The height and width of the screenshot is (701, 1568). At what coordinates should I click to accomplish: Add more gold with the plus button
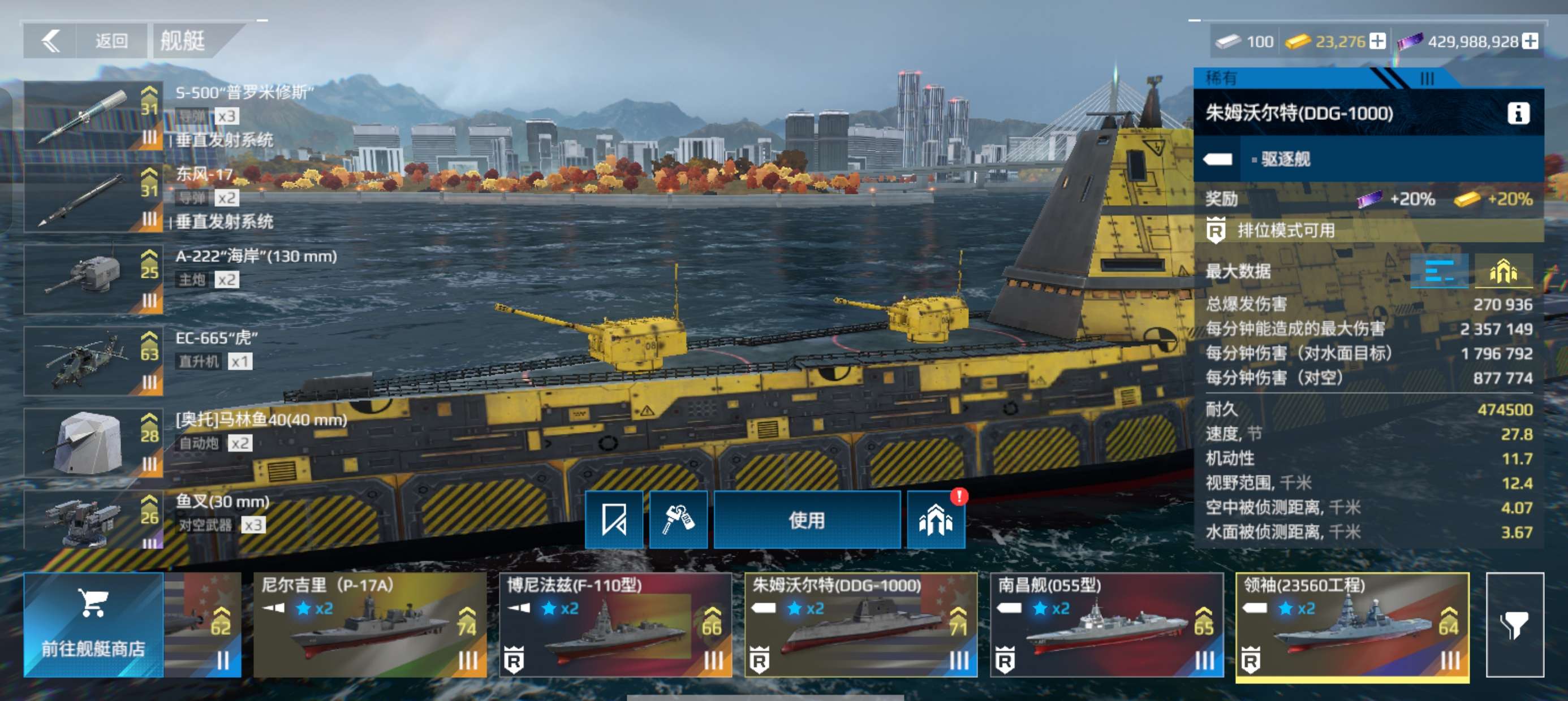(x=1377, y=41)
